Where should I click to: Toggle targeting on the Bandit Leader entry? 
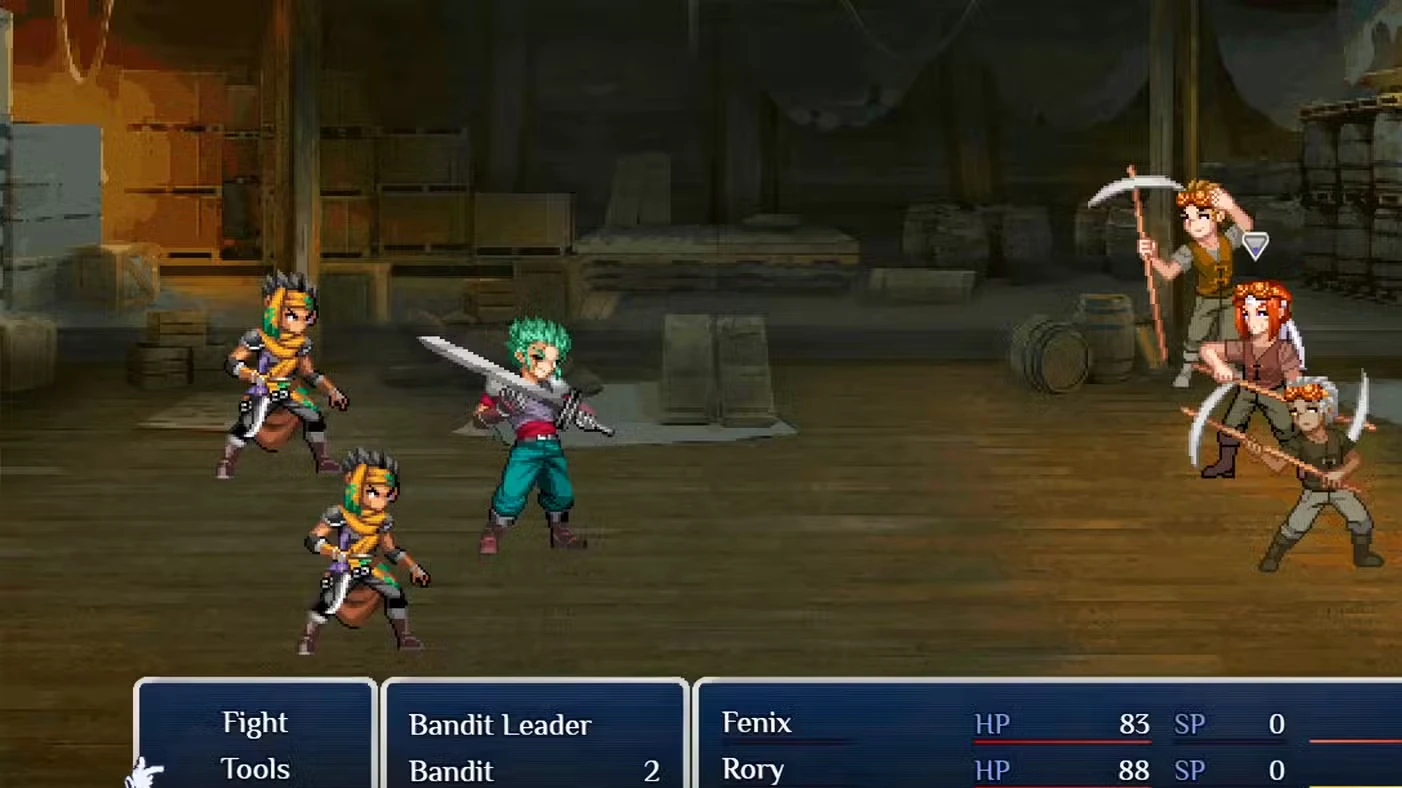click(x=500, y=725)
